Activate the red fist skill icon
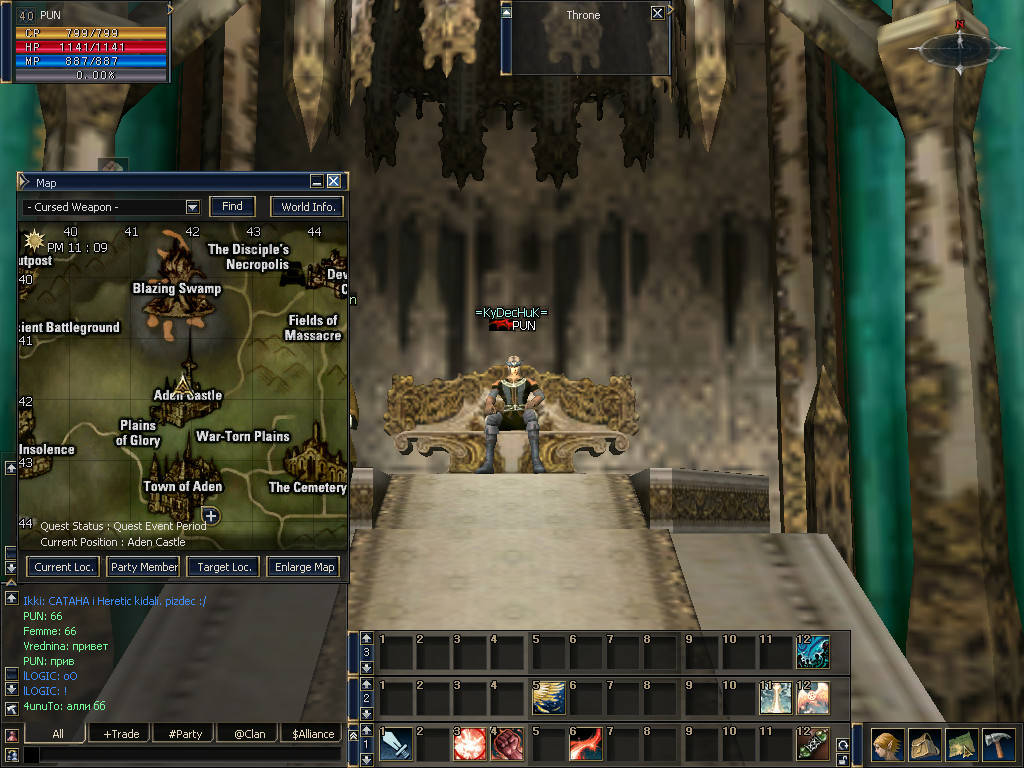The height and width of the screenshot is (768, 1024). tap(506, 745)
